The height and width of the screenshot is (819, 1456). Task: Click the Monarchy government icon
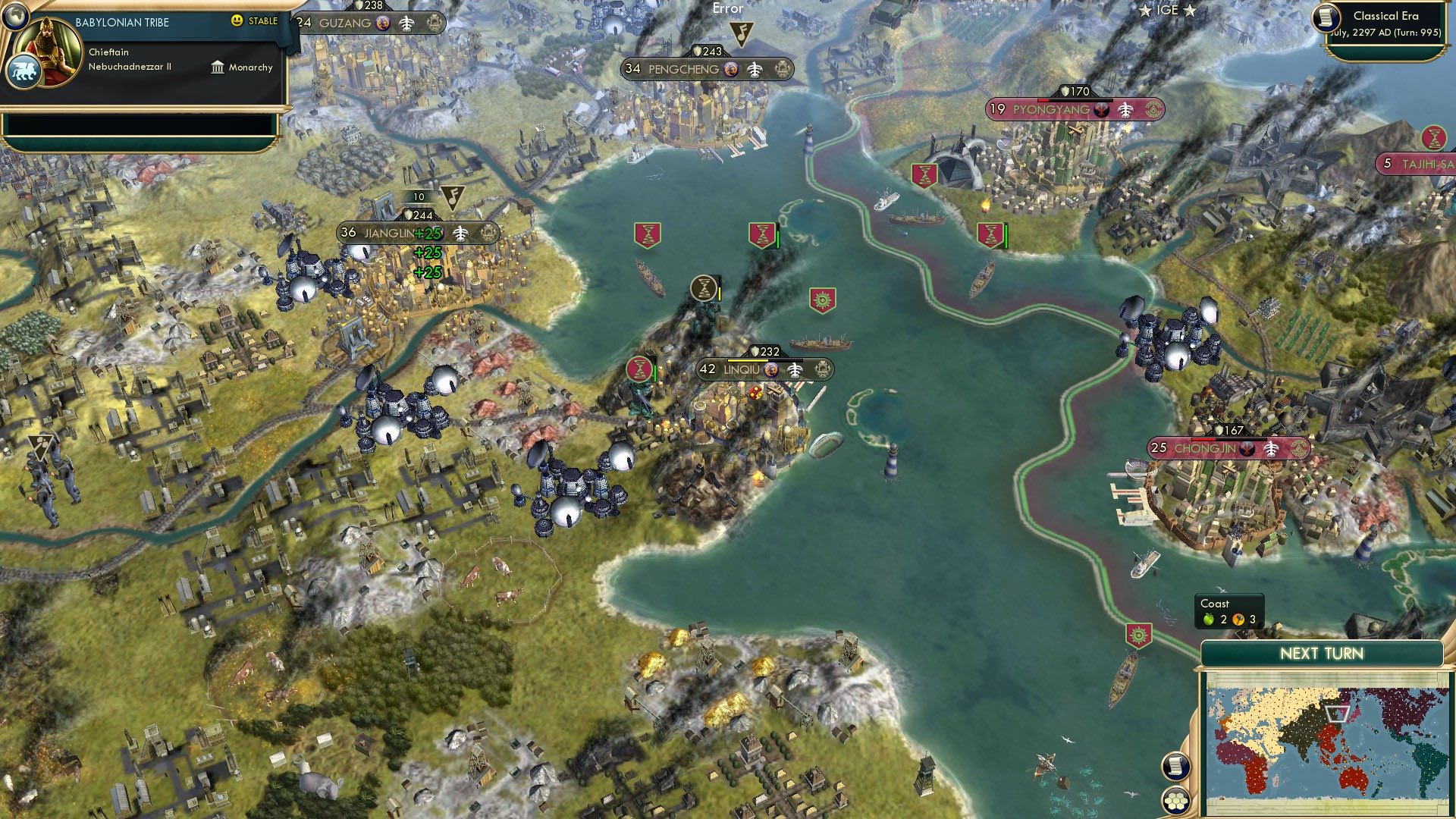pyautogui.click(x=218, y=67)
